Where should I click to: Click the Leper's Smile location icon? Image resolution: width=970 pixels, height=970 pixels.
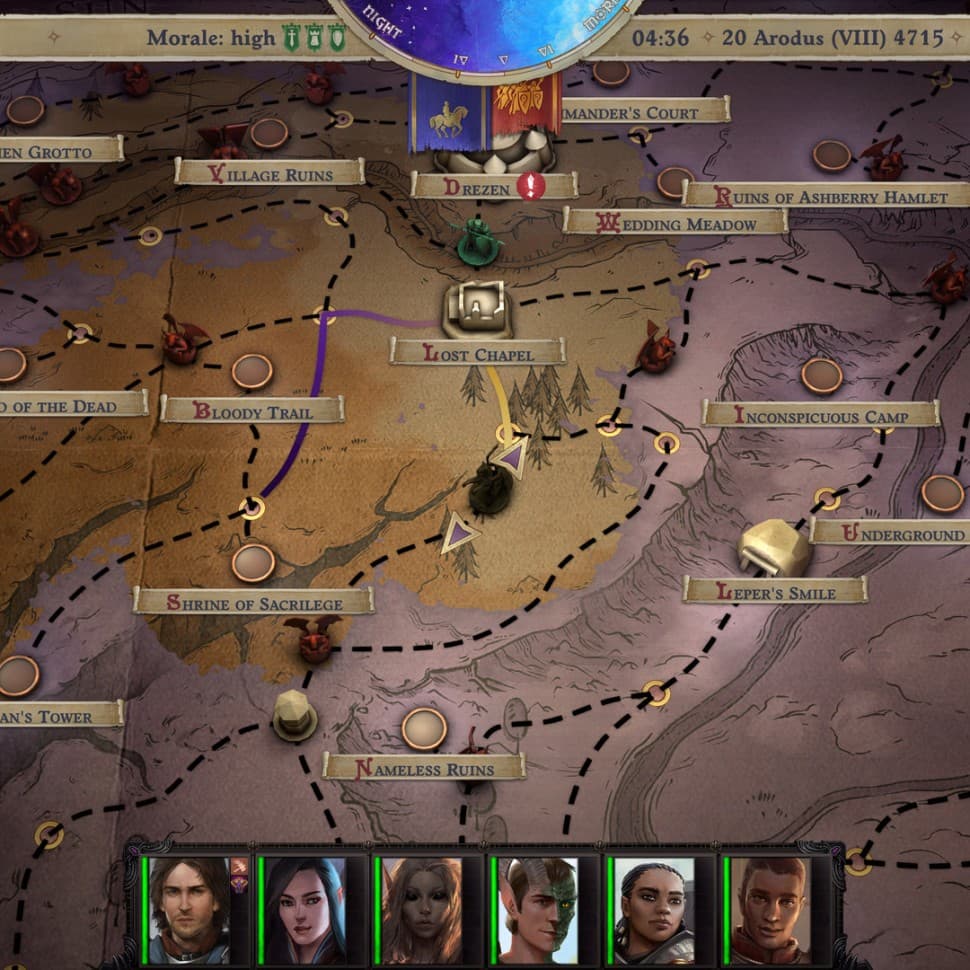pos(773,548)
